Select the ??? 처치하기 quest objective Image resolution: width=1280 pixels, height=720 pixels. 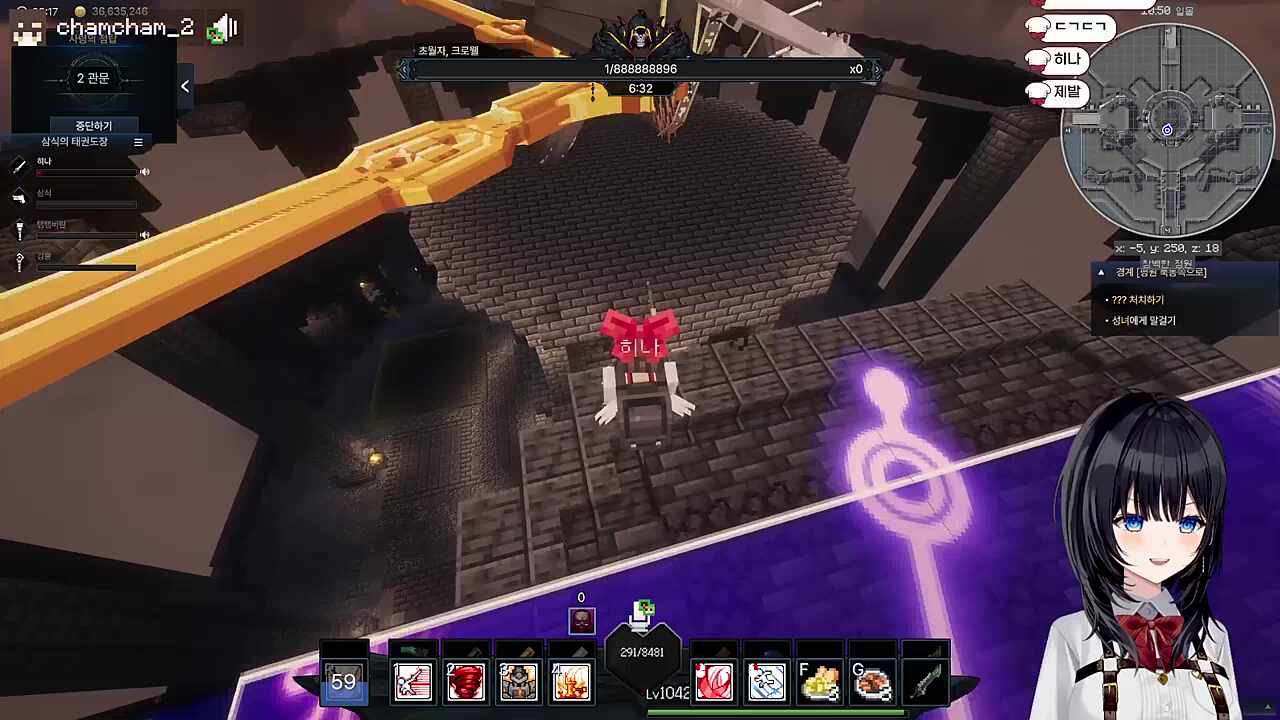(x=1138, y=300)
